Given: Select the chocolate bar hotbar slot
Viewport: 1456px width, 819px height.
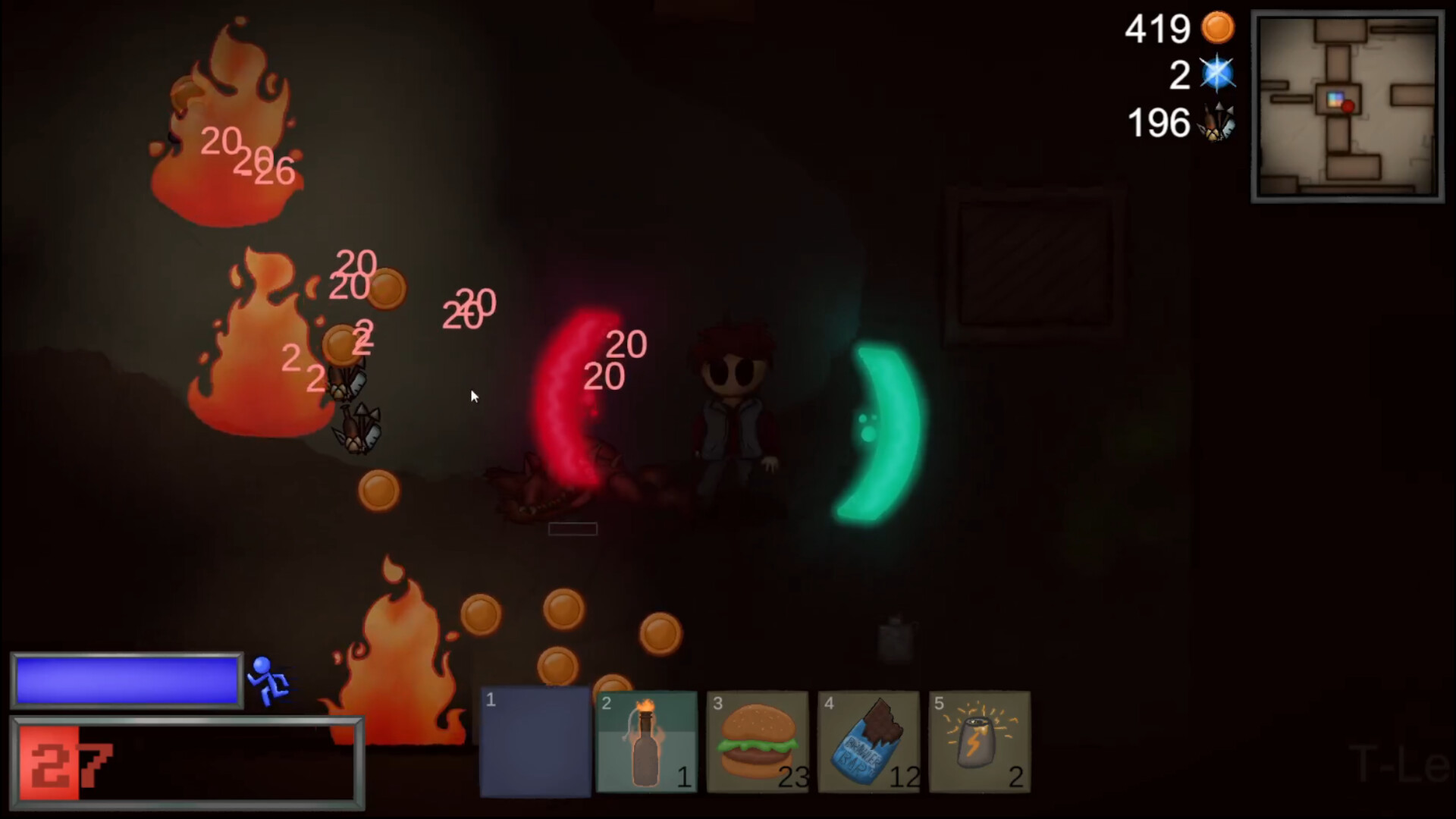Looking at the screenshot, I should click(868, 742).
